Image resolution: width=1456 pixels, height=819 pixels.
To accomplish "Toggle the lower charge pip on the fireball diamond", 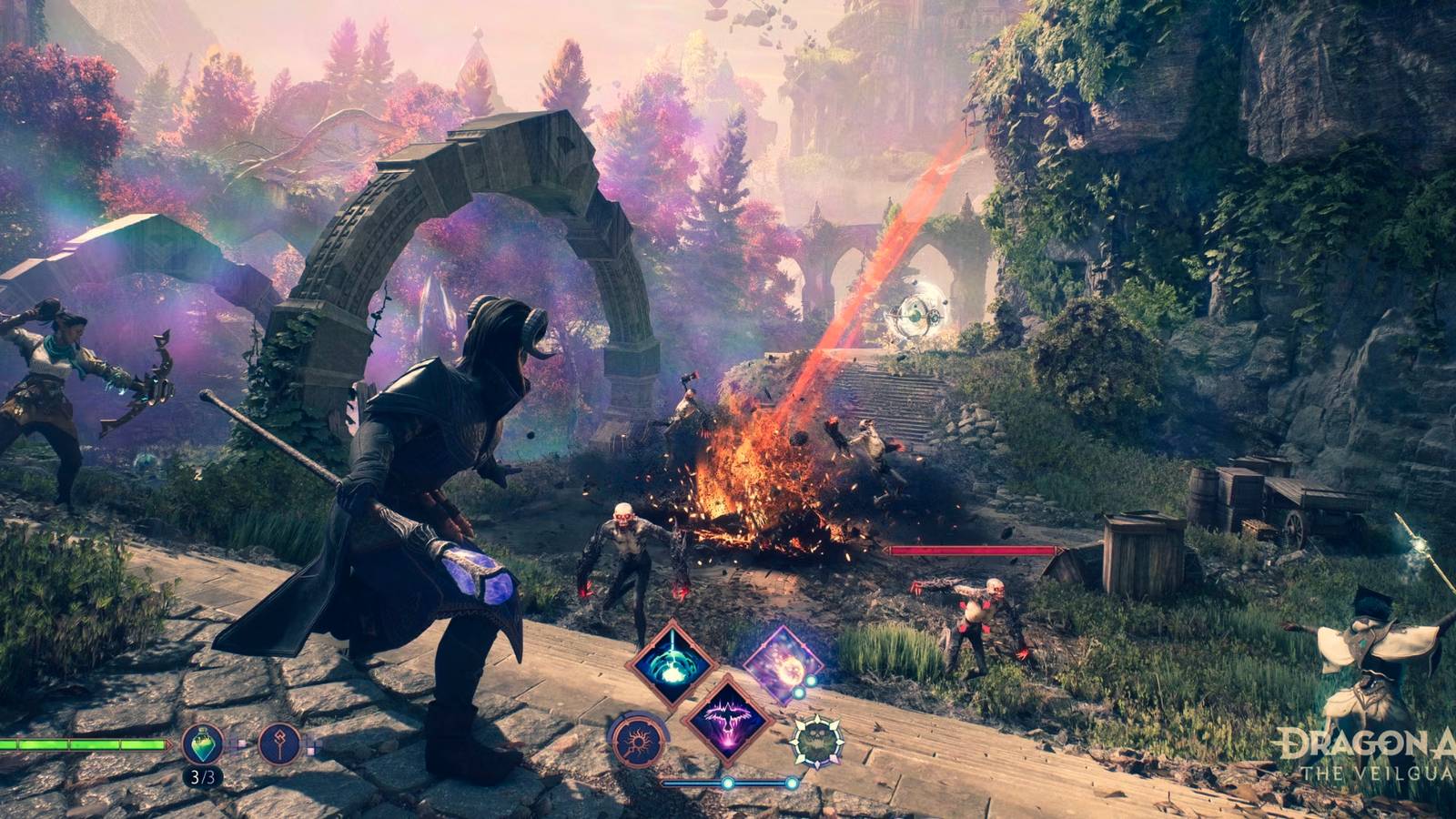I will click(x=799, y=693).
